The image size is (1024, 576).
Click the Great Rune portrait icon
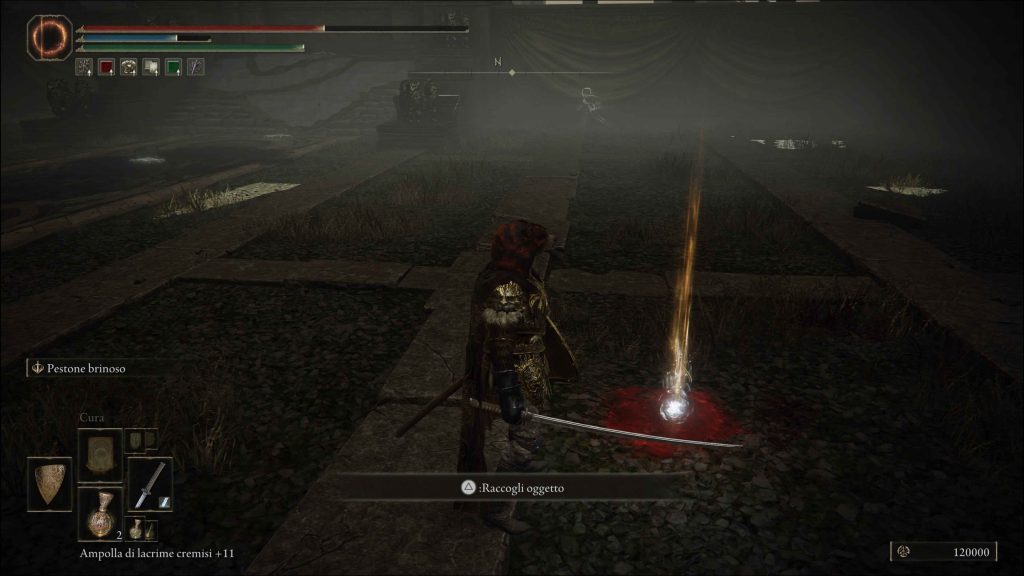tap(48, 38)
